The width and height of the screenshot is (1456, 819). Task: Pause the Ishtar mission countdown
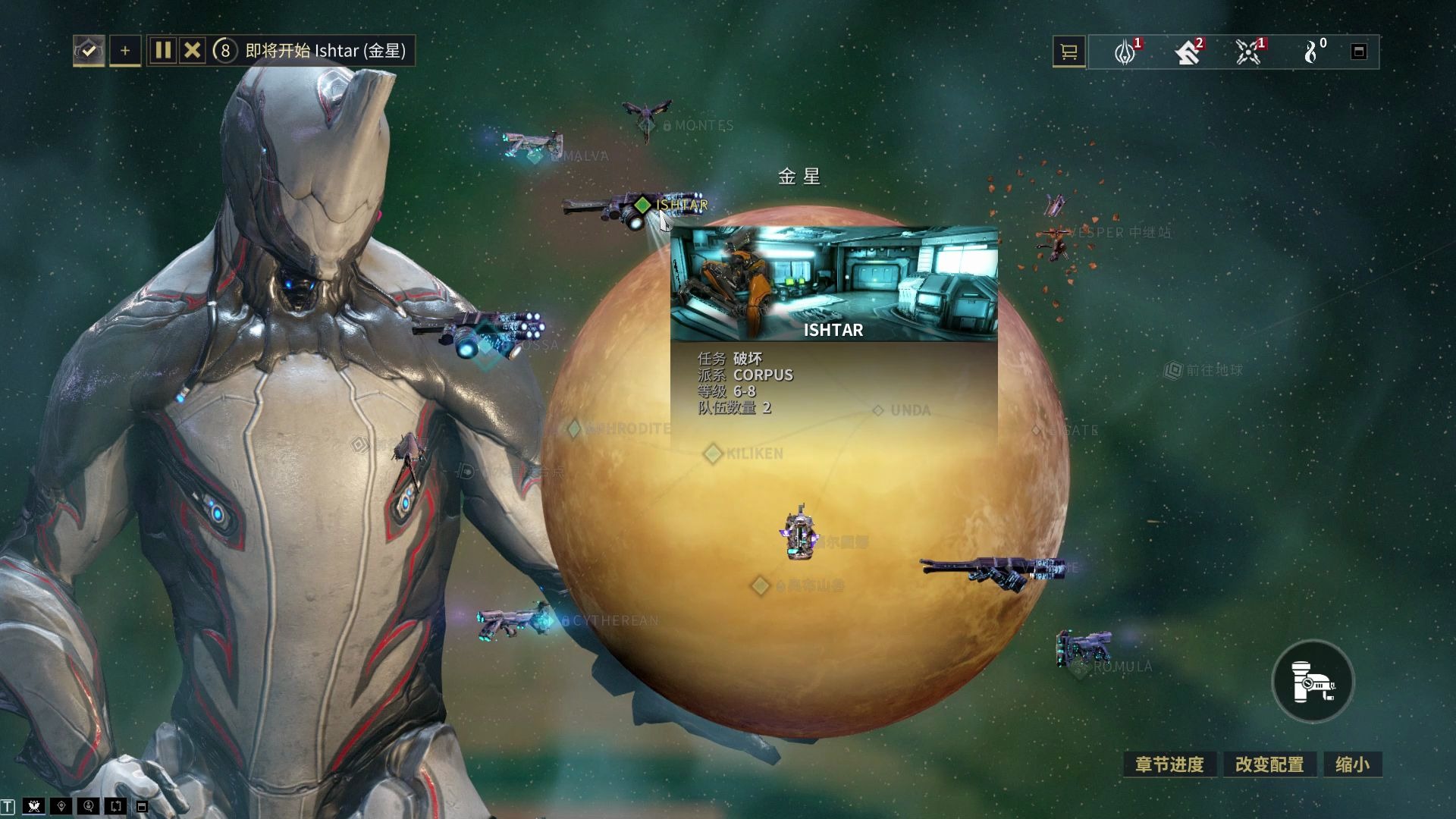click(x=162, y=51)
